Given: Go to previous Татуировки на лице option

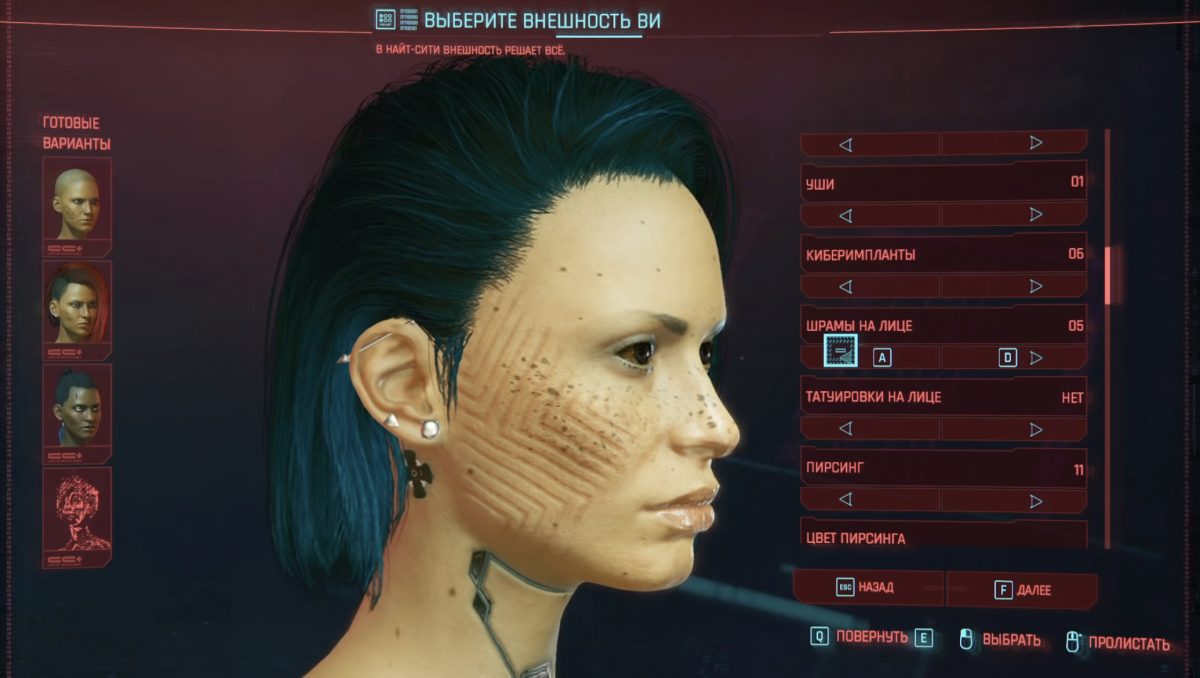Looking at the screenshot, I should pyautogui.click(x=845, y=429).
